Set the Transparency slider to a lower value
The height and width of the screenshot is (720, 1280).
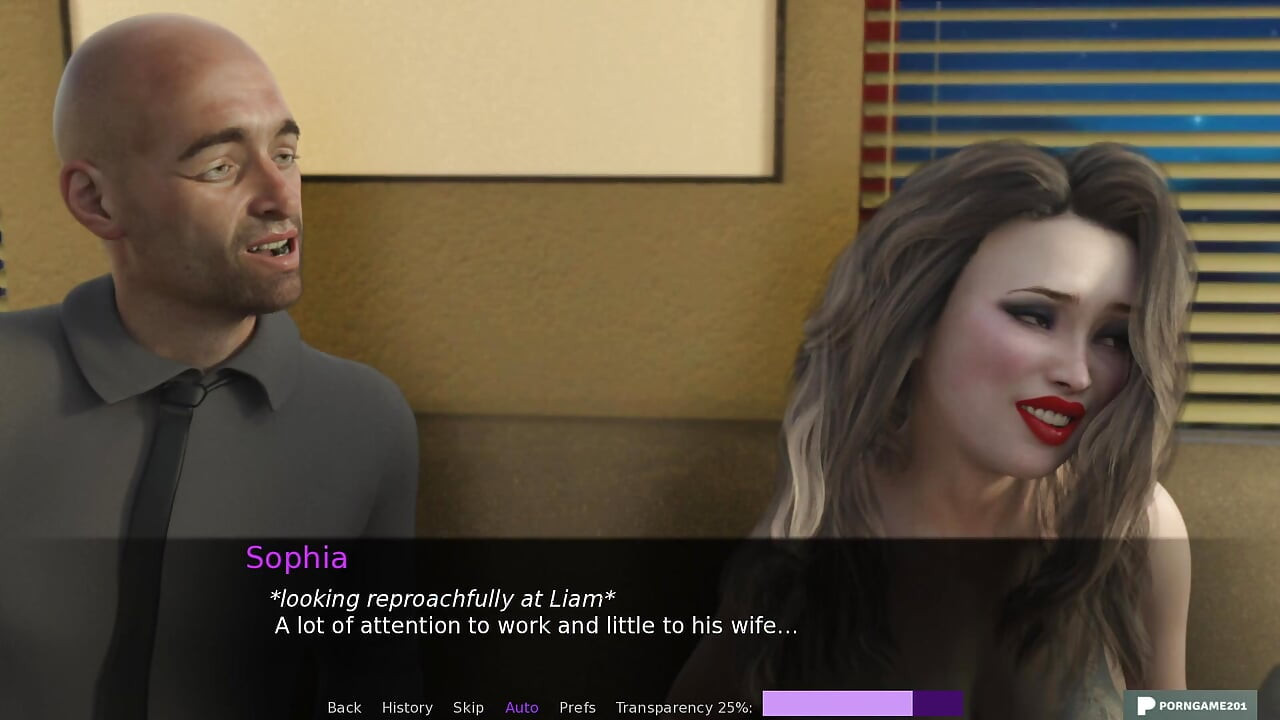coord(800,704)
